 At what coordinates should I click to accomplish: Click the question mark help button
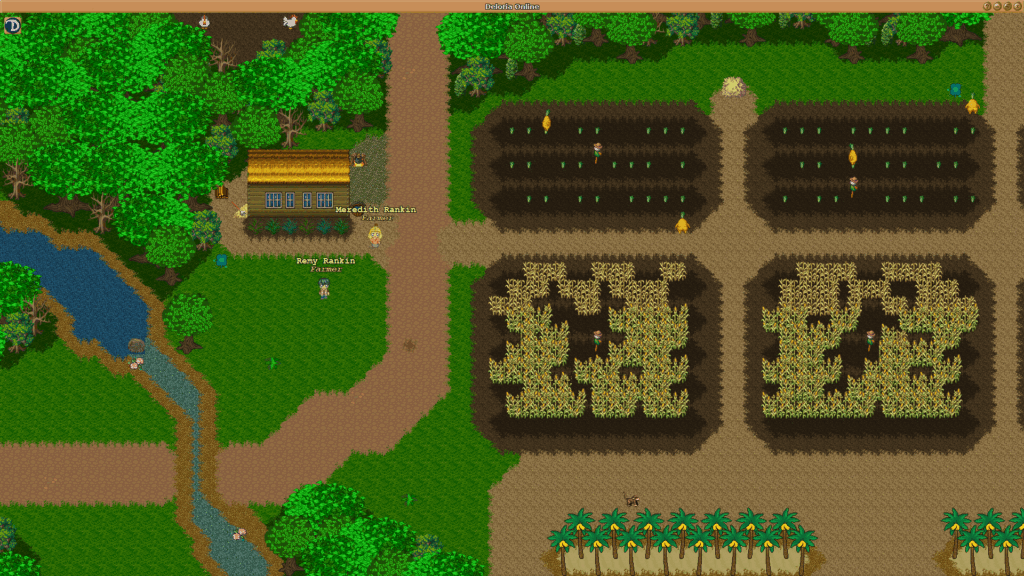pos(987,6)
